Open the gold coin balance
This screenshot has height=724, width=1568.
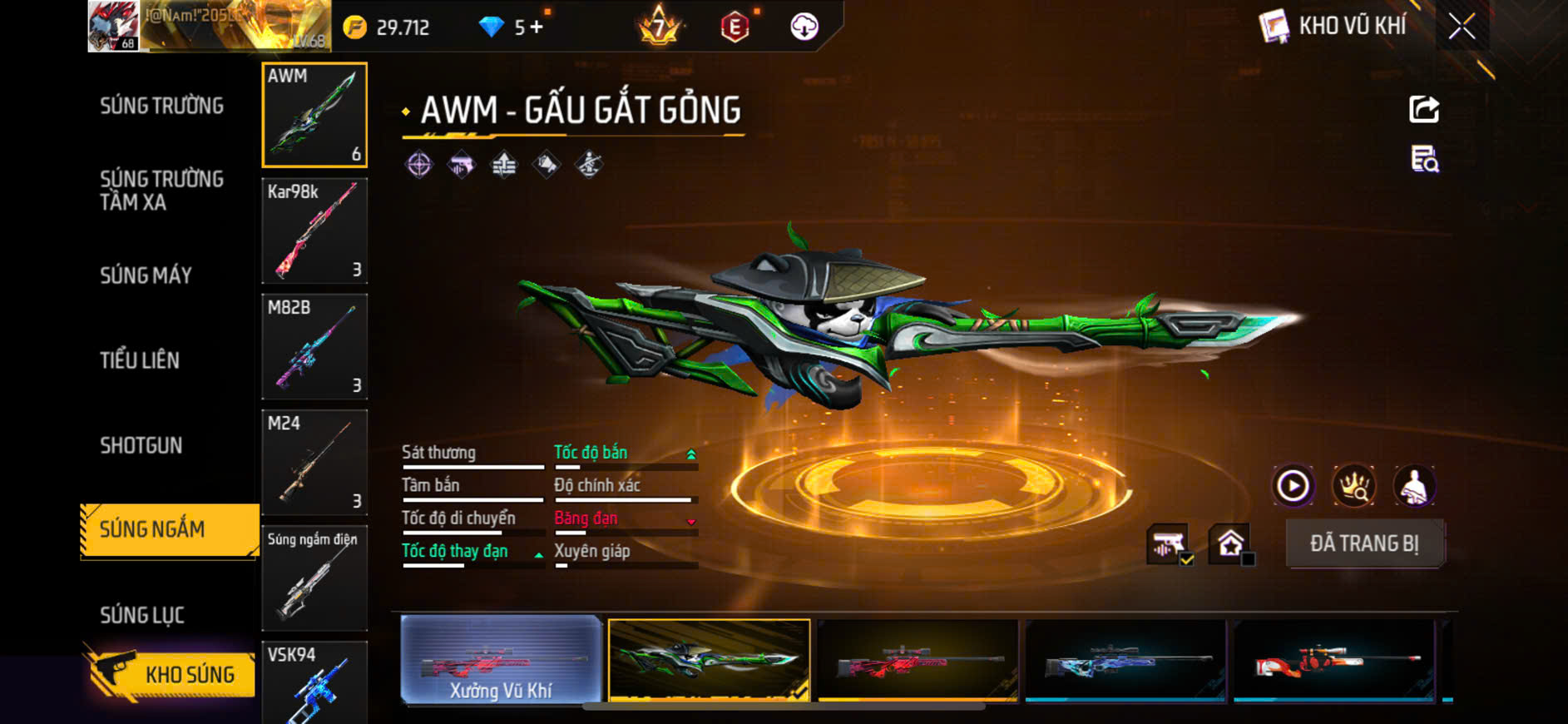pos(388,27)
